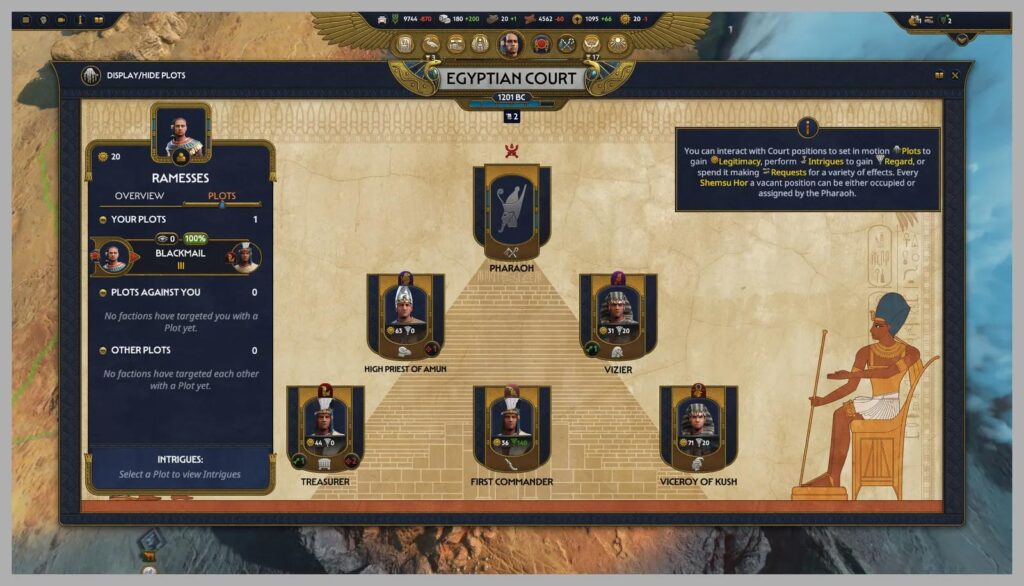
Task: Switch to the Overview tab
Action: 139,196
